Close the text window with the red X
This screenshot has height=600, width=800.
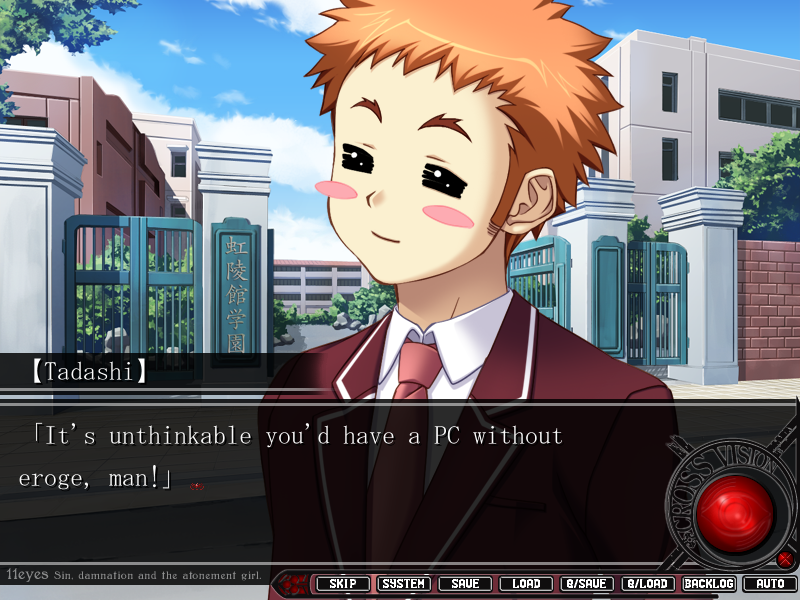785,559
